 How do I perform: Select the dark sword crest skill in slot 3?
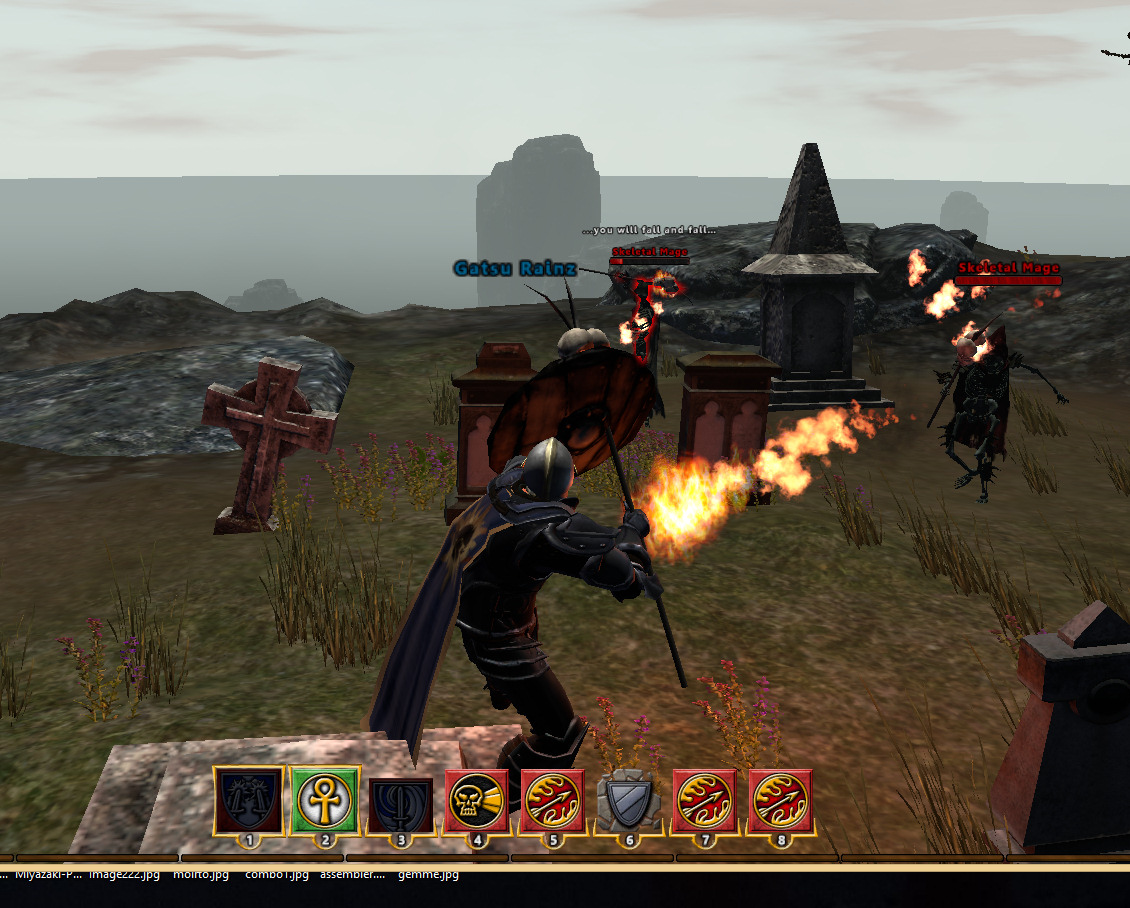(401, 801)
